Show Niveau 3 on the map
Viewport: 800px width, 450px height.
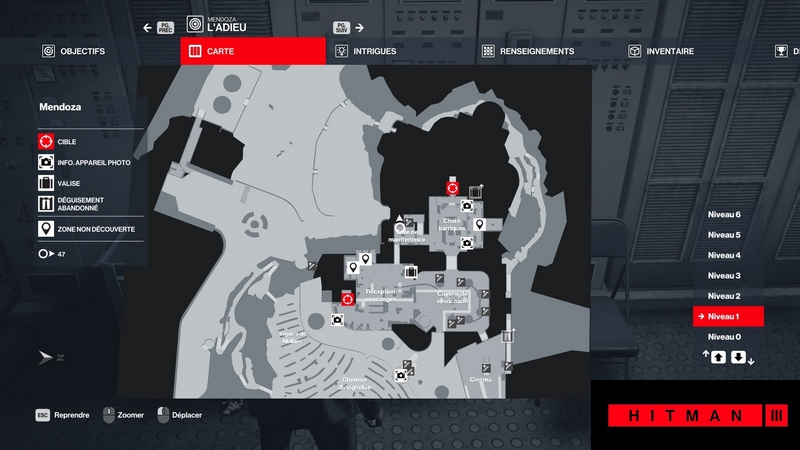[724, 275]
